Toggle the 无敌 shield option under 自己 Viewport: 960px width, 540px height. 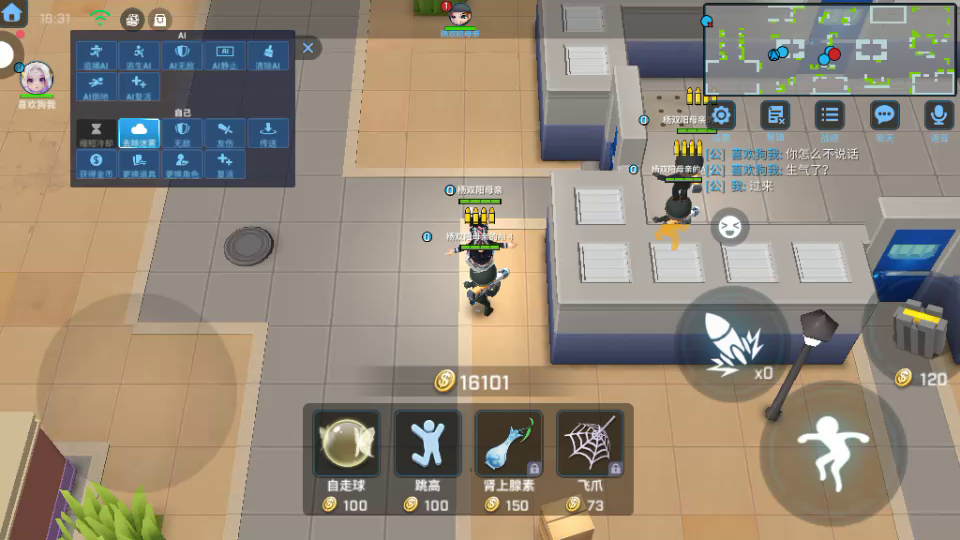coord(182,134)
